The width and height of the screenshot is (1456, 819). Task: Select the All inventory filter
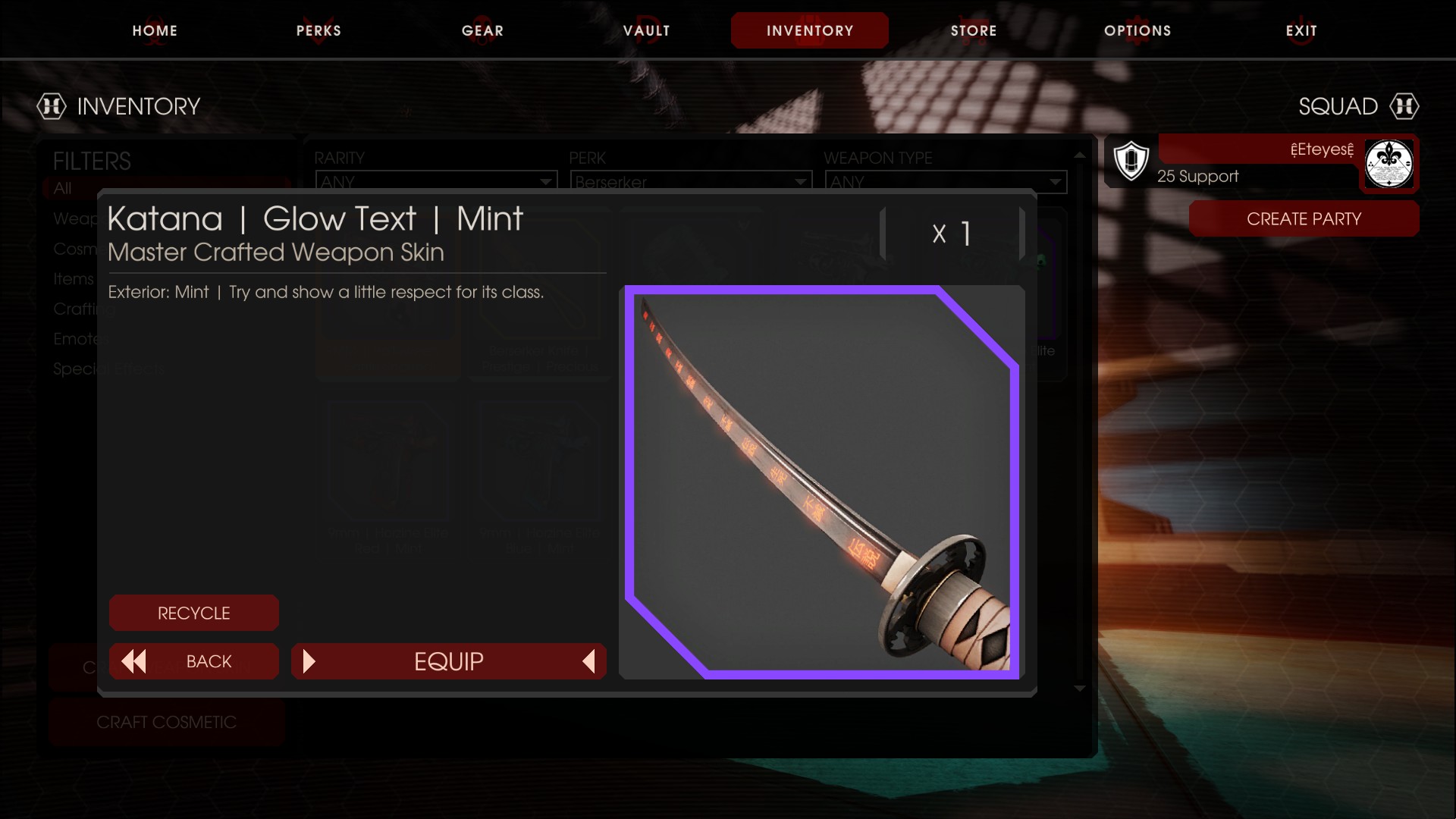pos(63,187)
